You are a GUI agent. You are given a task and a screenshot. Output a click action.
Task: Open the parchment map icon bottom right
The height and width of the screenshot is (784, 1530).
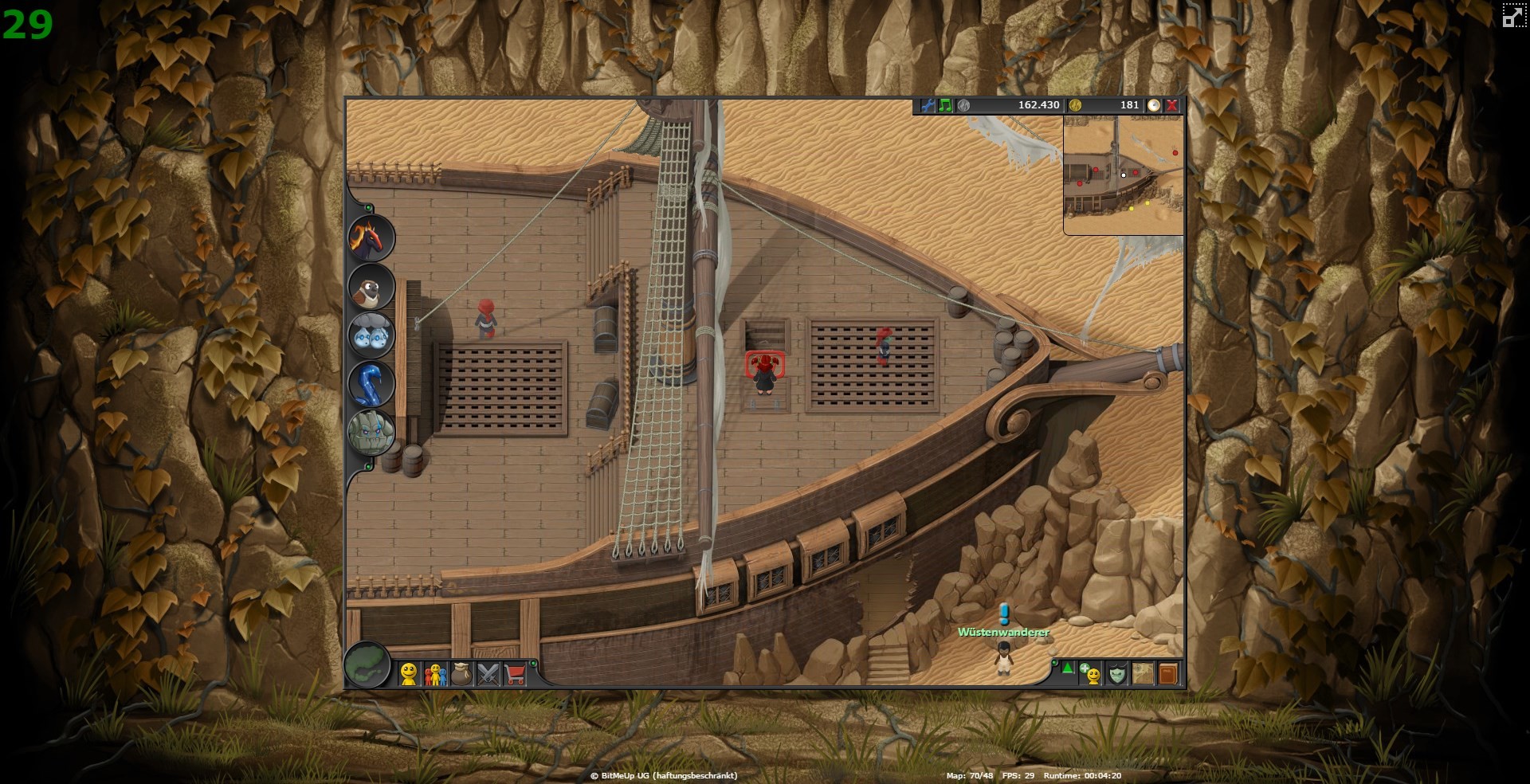click(1143, 675)
